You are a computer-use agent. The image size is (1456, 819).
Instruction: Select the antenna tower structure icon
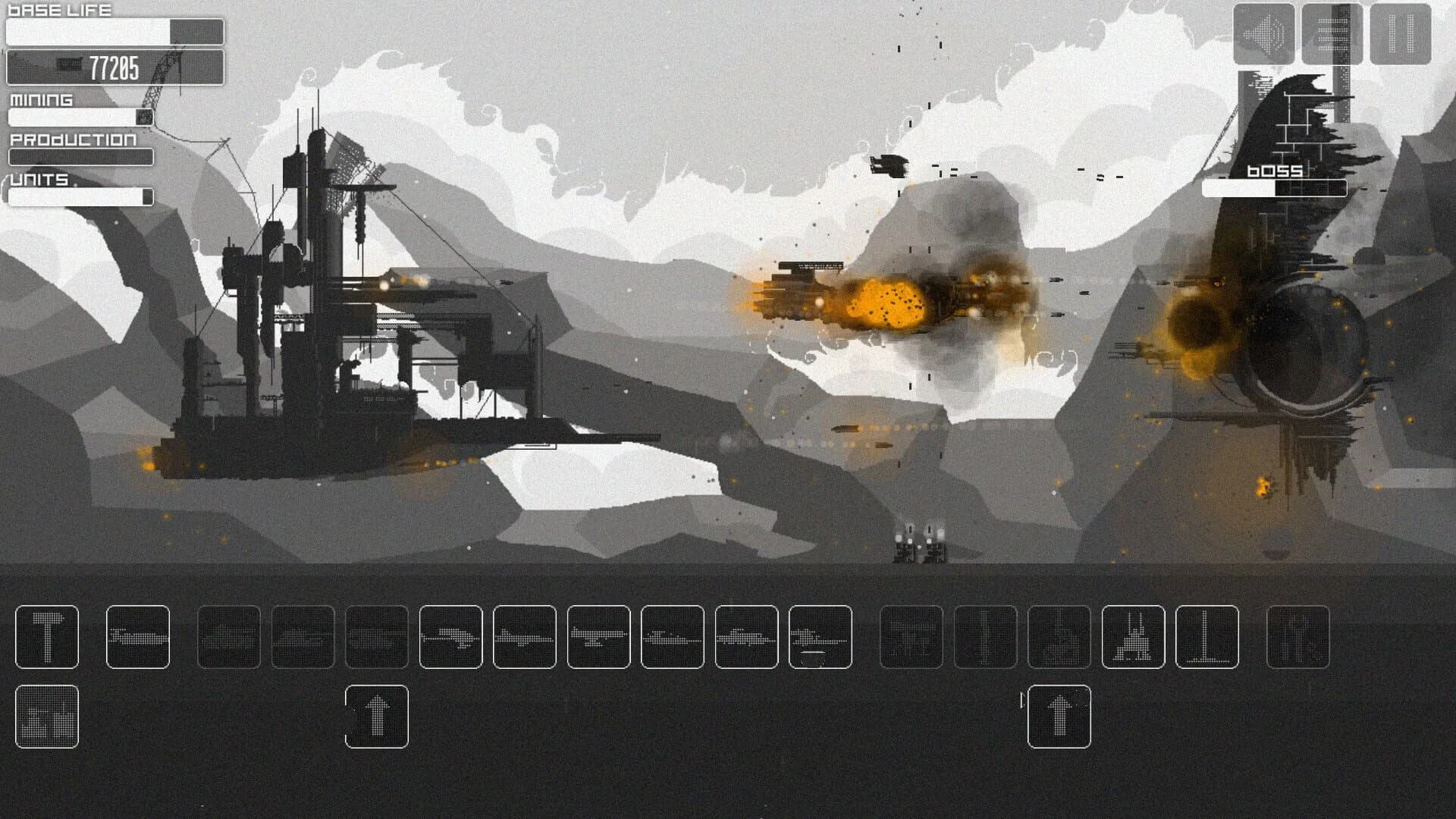1207,637
